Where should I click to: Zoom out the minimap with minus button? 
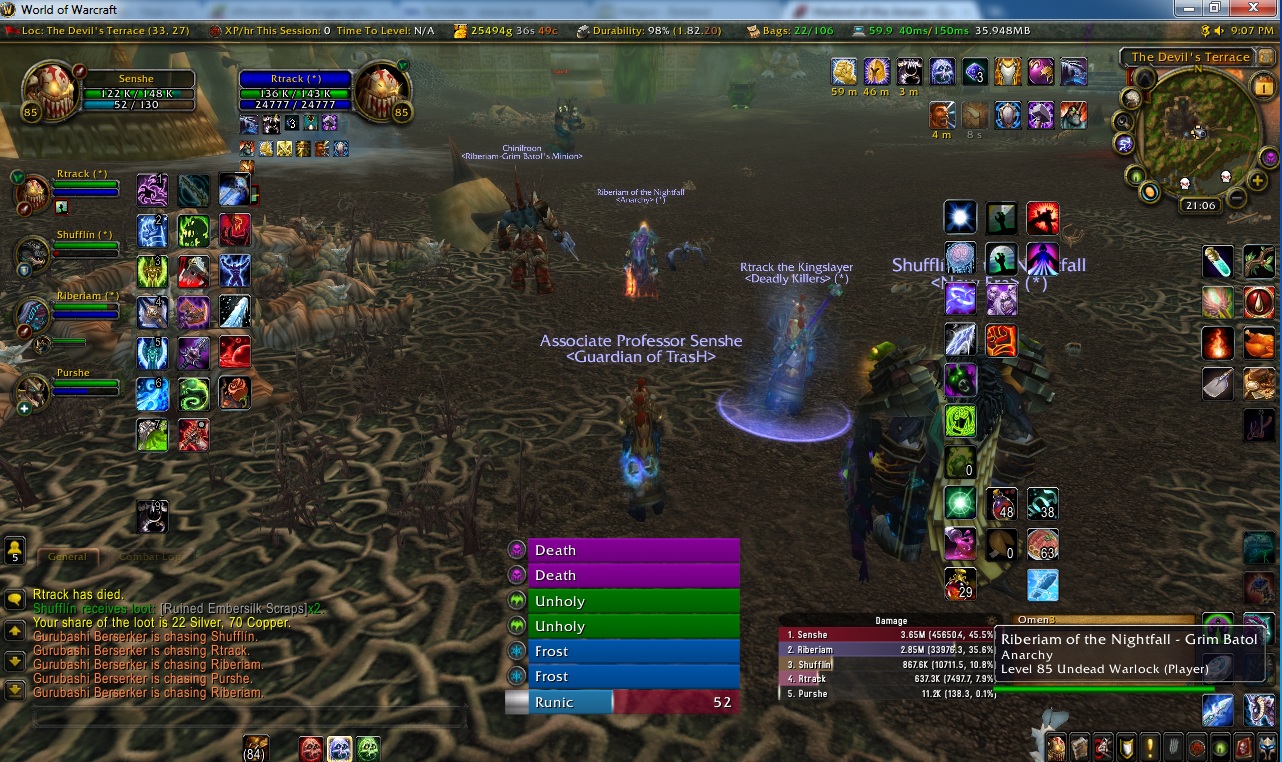click(x=1237, y=197)
